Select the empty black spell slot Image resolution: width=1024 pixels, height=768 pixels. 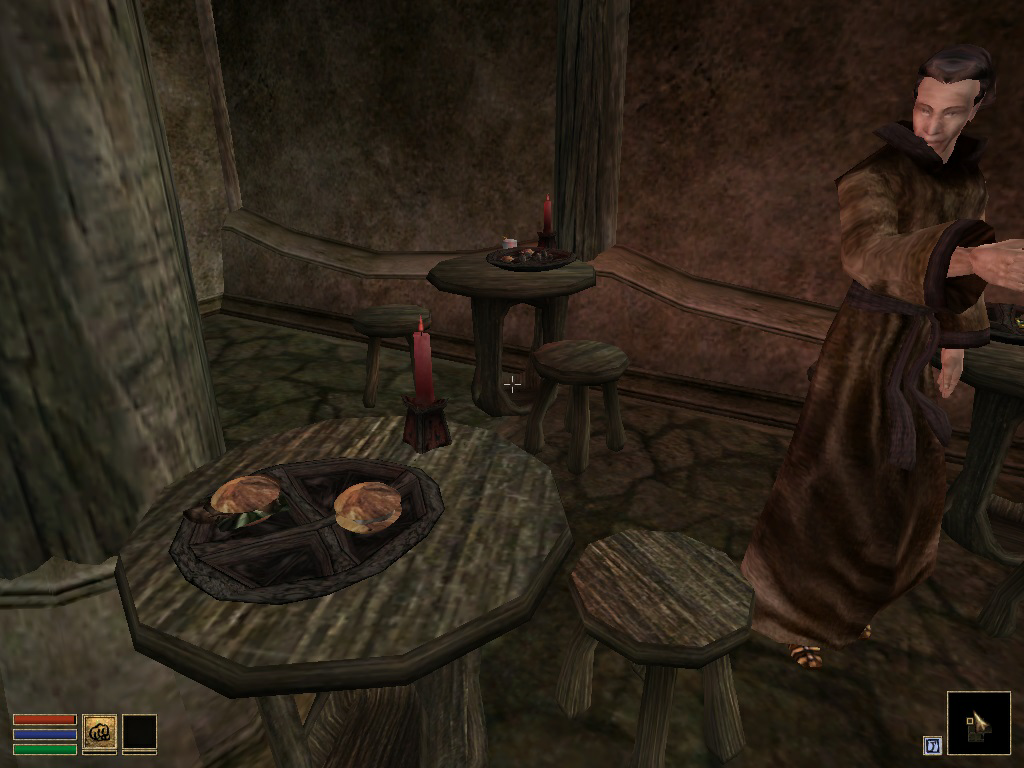(139, 732)
